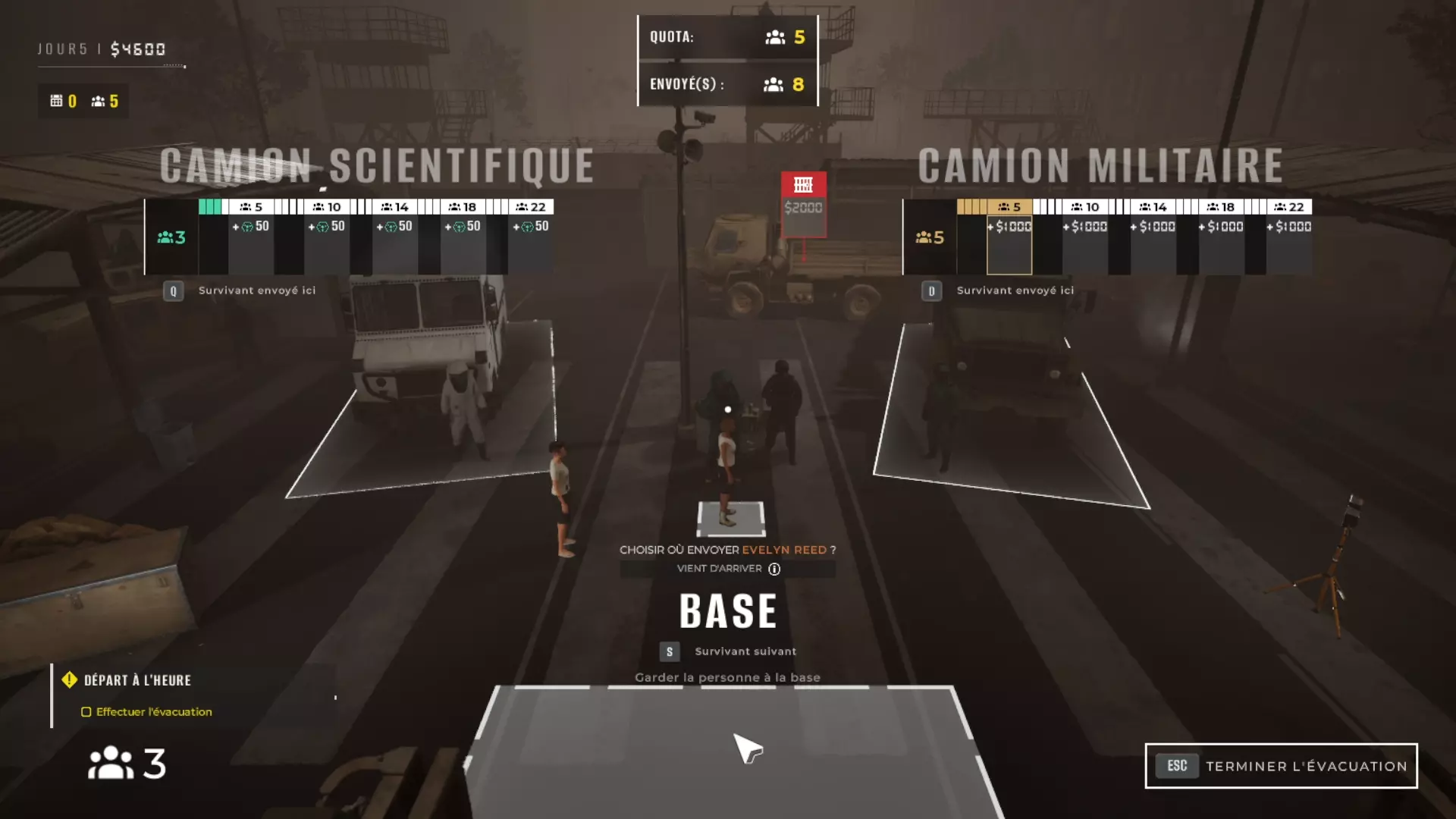
Task: Select the red prison icon above the $2000 tag
Action: tap(802, 184)
